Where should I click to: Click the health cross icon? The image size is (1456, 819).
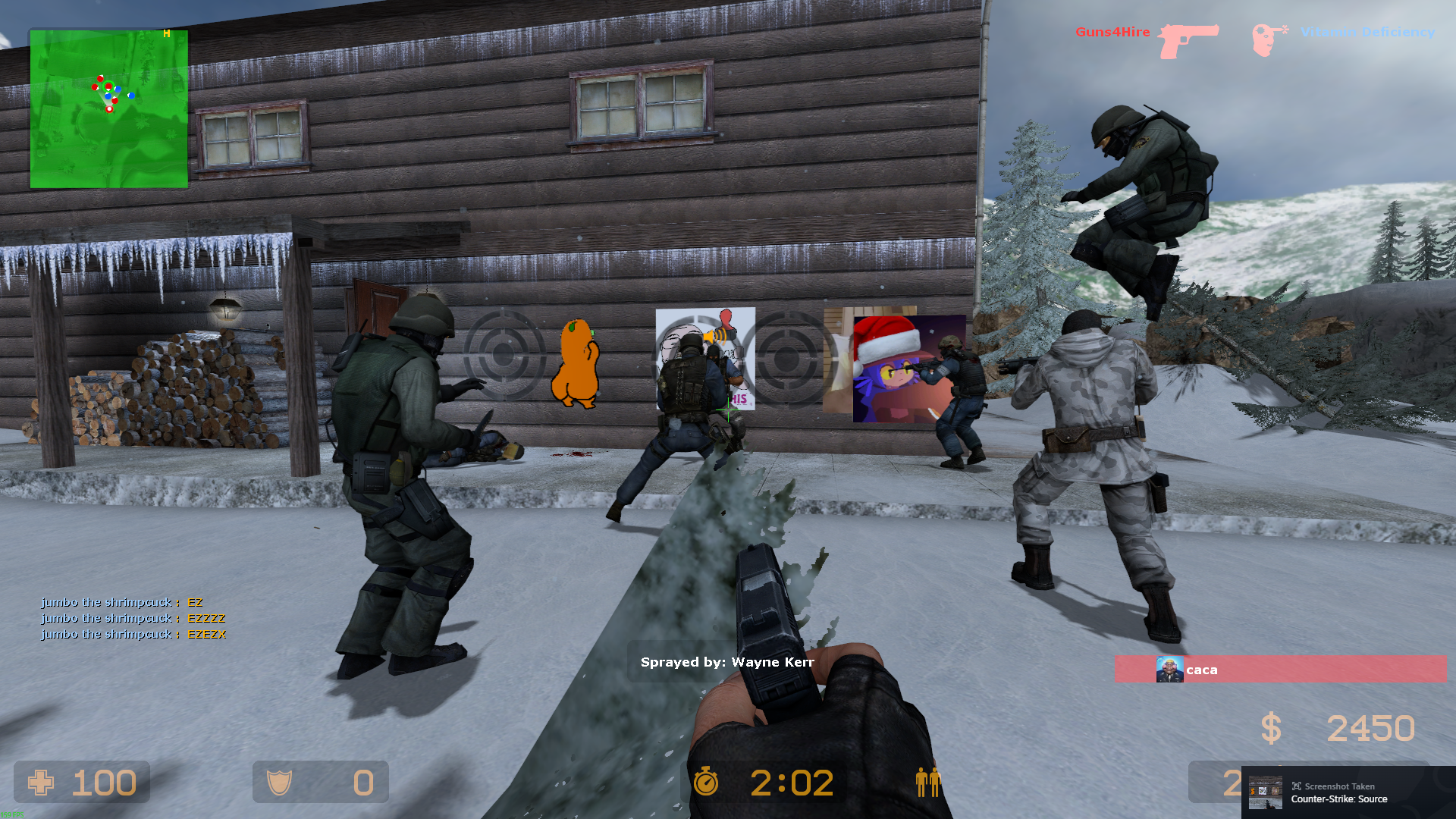[41, 783]
